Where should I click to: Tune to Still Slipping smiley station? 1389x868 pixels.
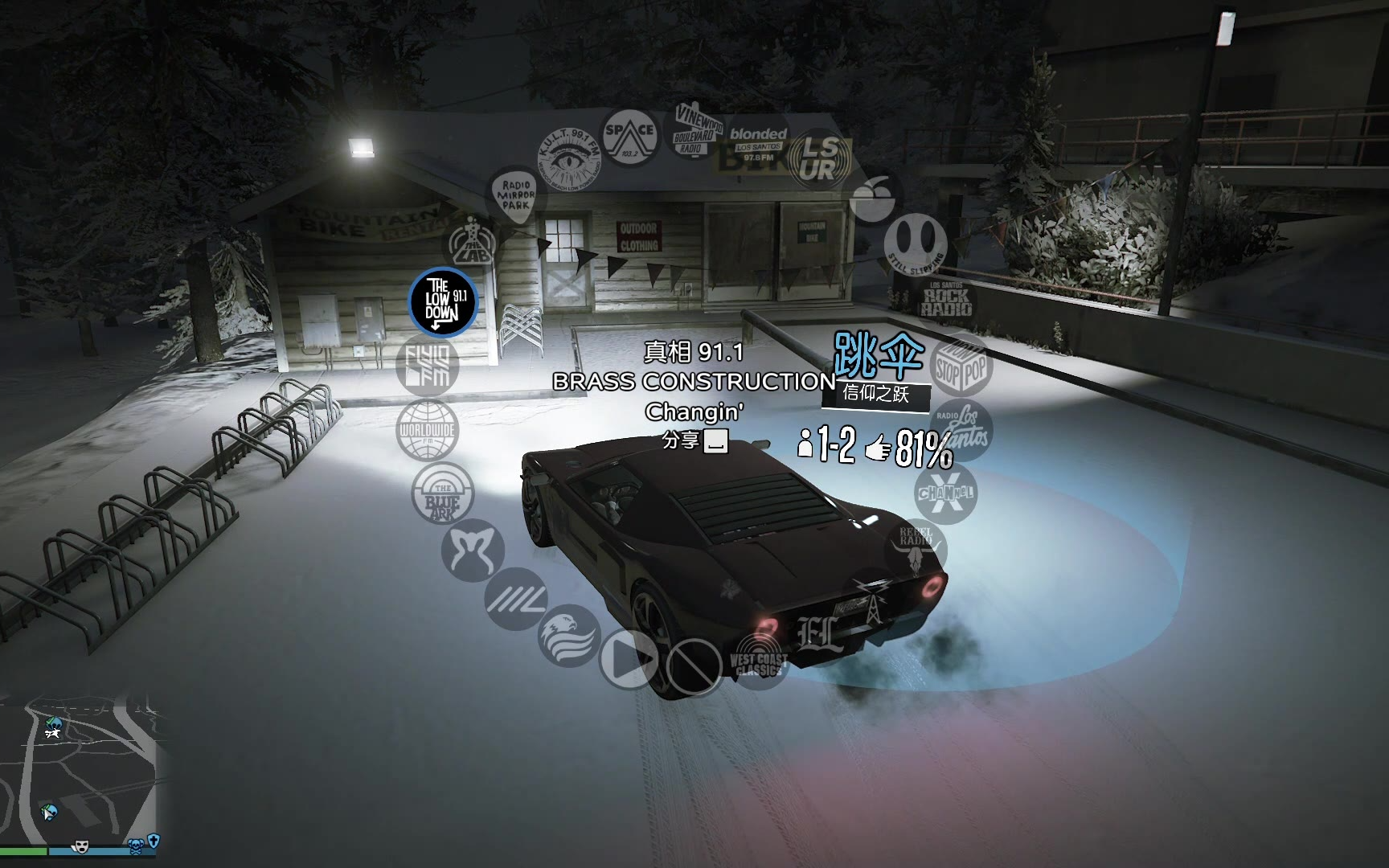point(916,241)
